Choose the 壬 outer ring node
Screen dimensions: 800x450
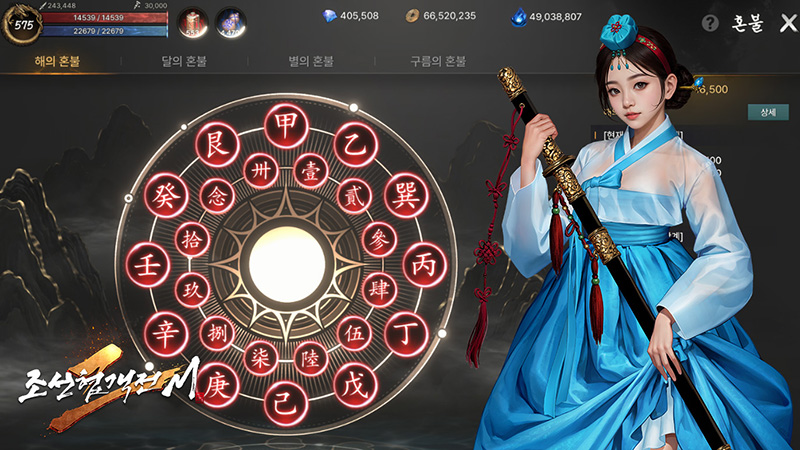[x=145, y=265]
